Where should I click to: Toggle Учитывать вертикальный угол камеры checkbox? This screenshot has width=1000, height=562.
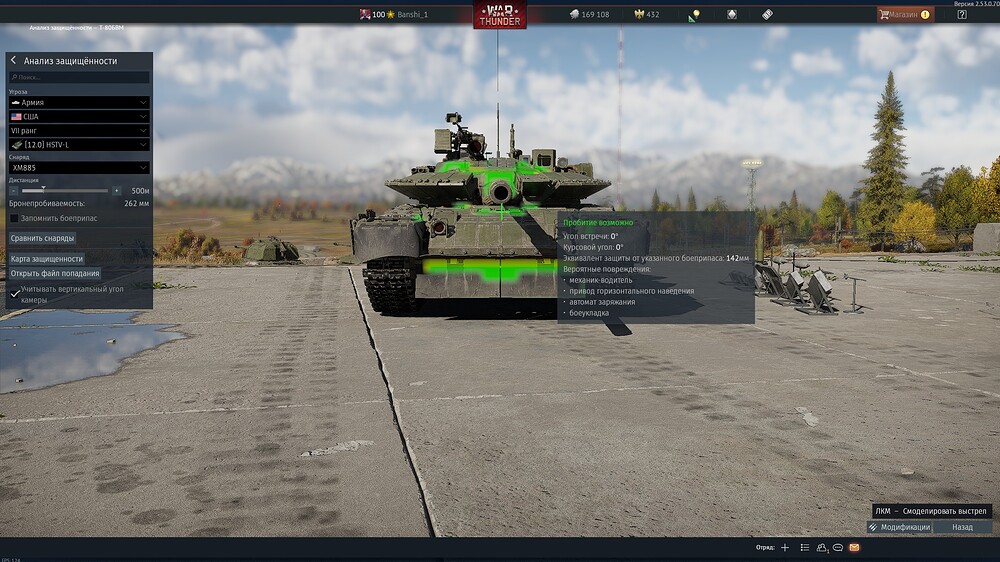pyautogui.click(x=14, y=294)
